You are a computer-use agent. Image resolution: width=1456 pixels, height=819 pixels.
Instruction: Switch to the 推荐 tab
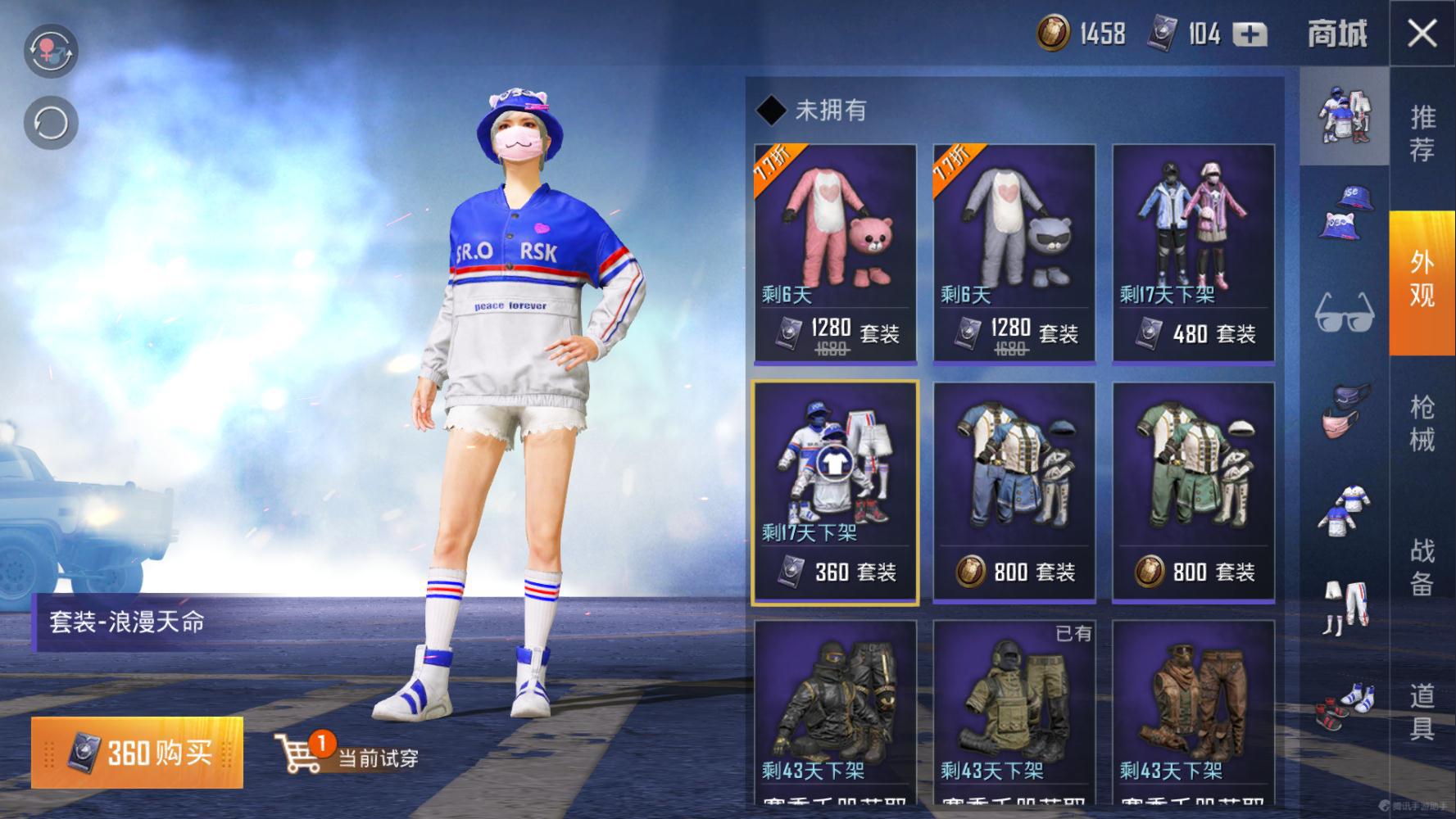1422,133
